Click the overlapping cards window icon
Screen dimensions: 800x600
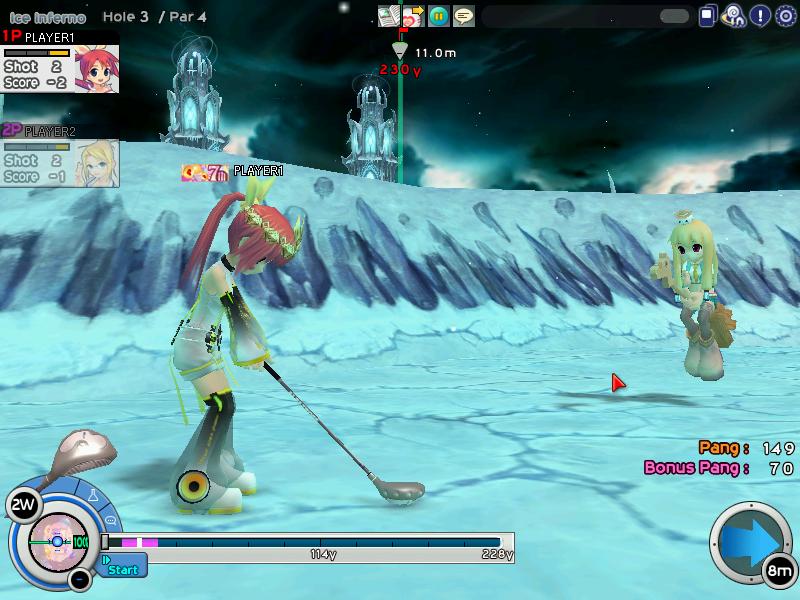709,16
